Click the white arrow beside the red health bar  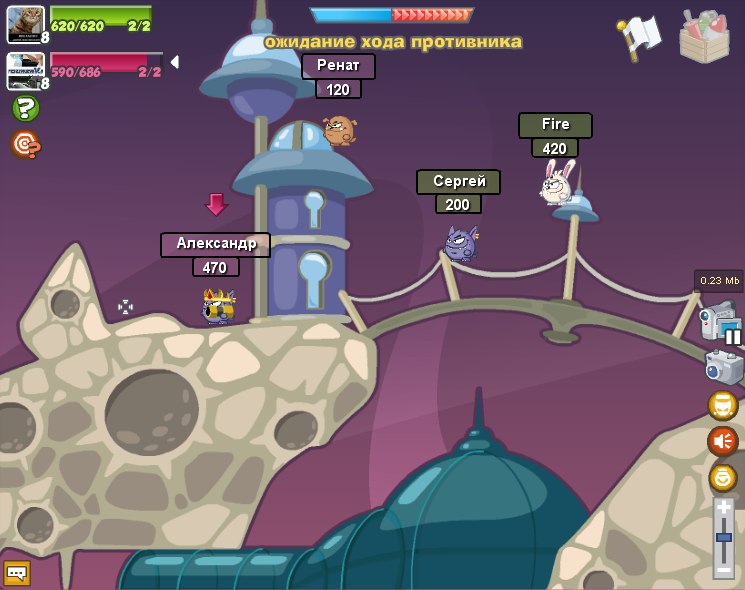click(x=175, y=62)
